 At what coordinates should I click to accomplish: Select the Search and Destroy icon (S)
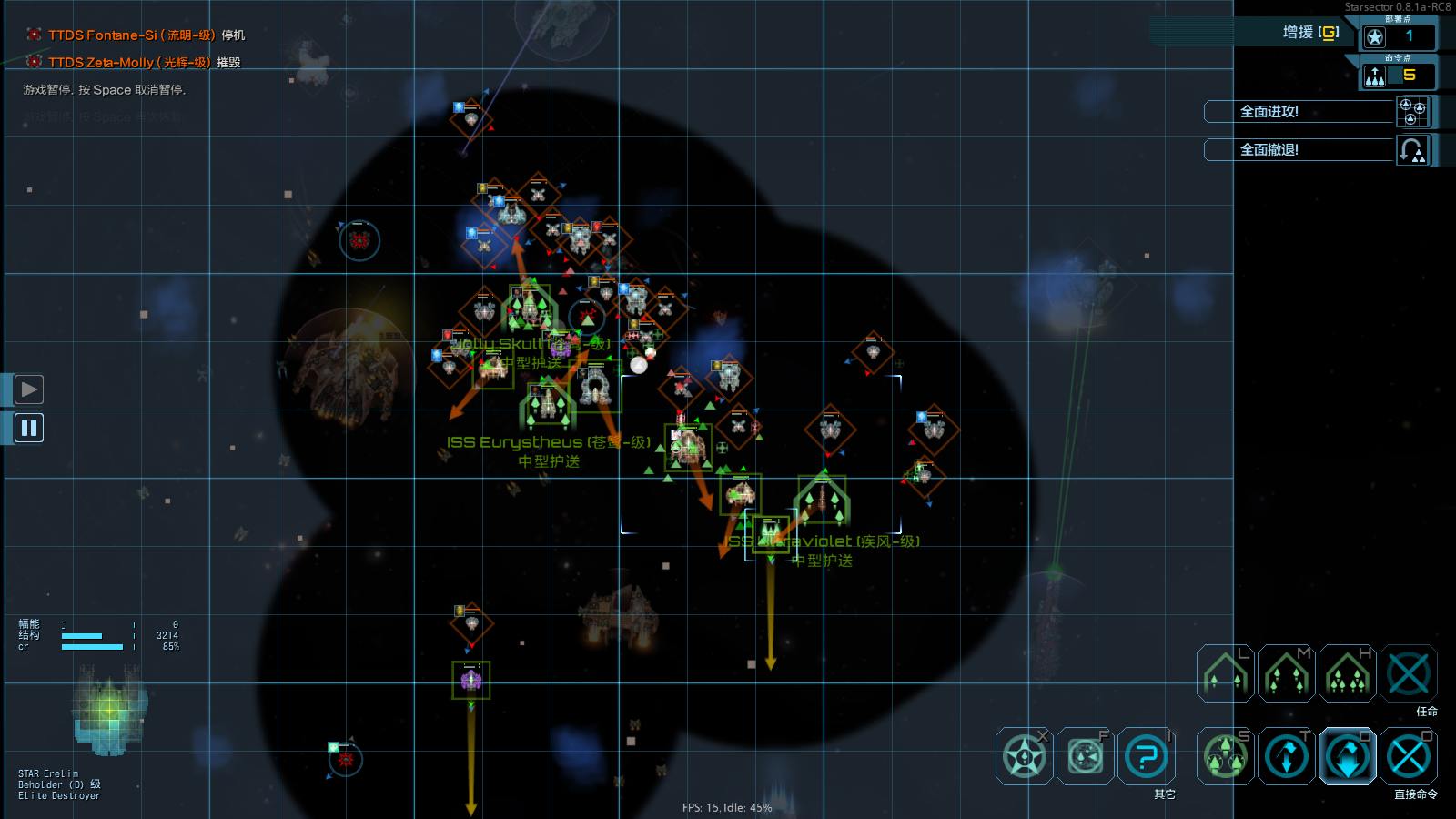[x=1225, y=756]
